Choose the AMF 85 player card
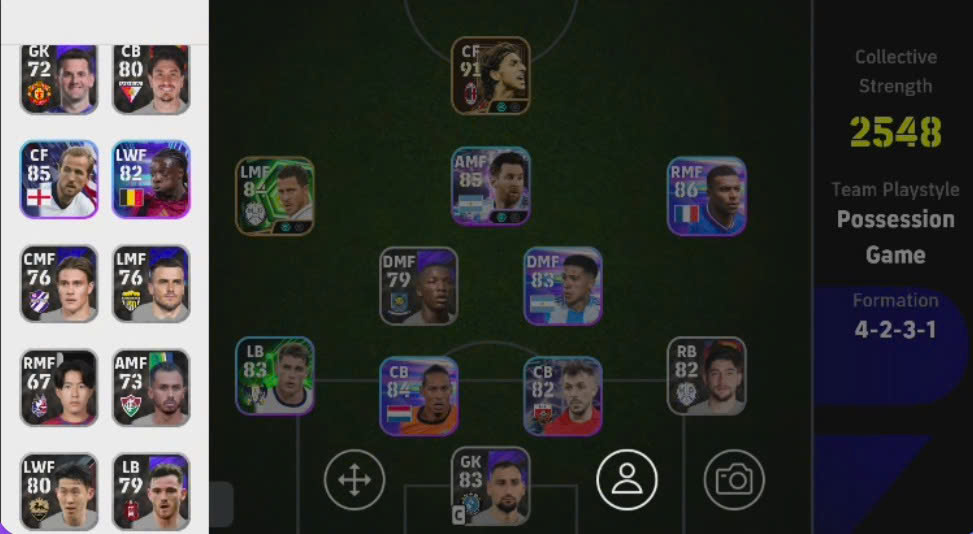Viewport: 973px width, 534px height. 490,187
